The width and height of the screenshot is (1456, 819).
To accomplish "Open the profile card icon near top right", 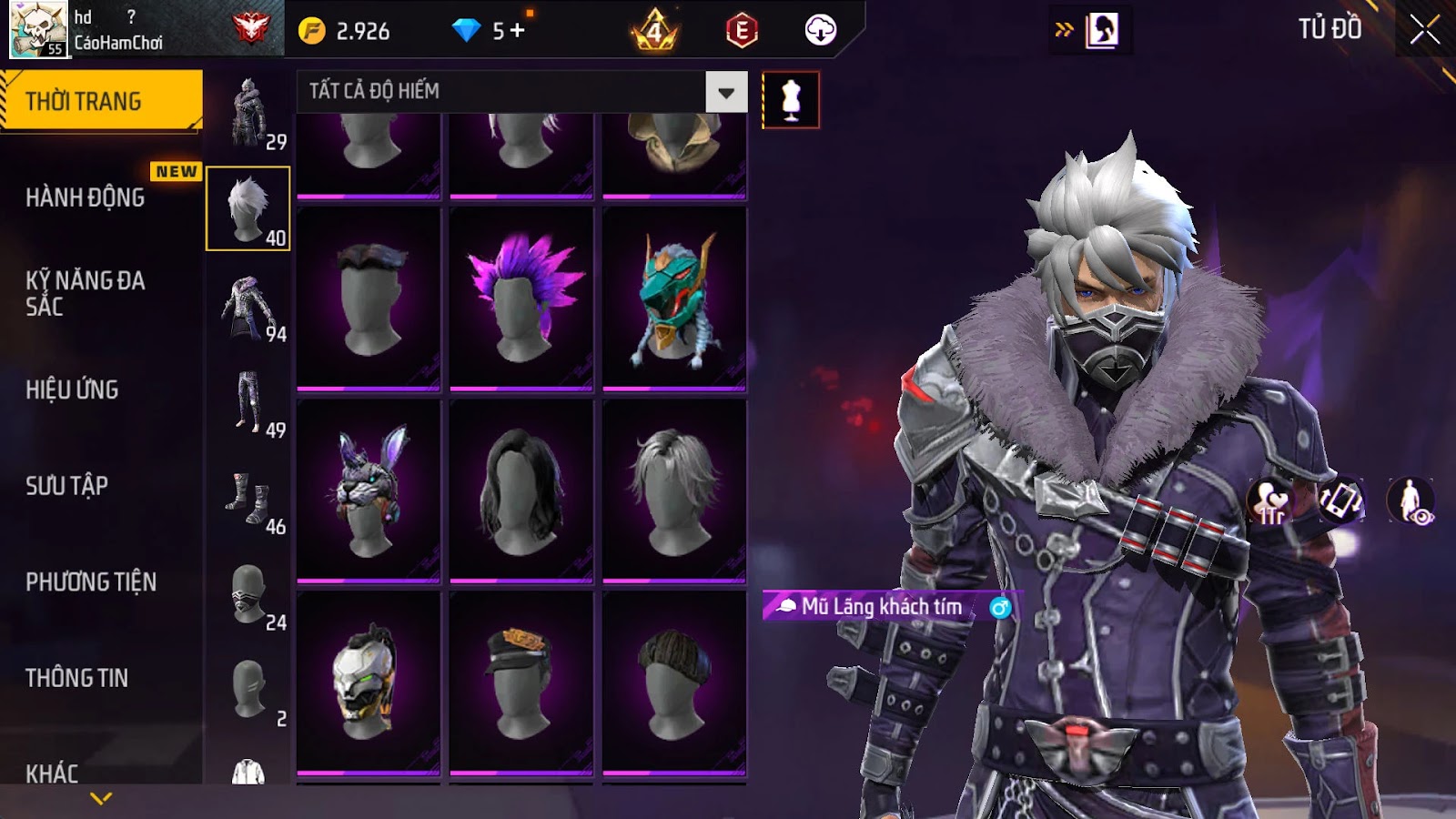I will coord(1100,27).
